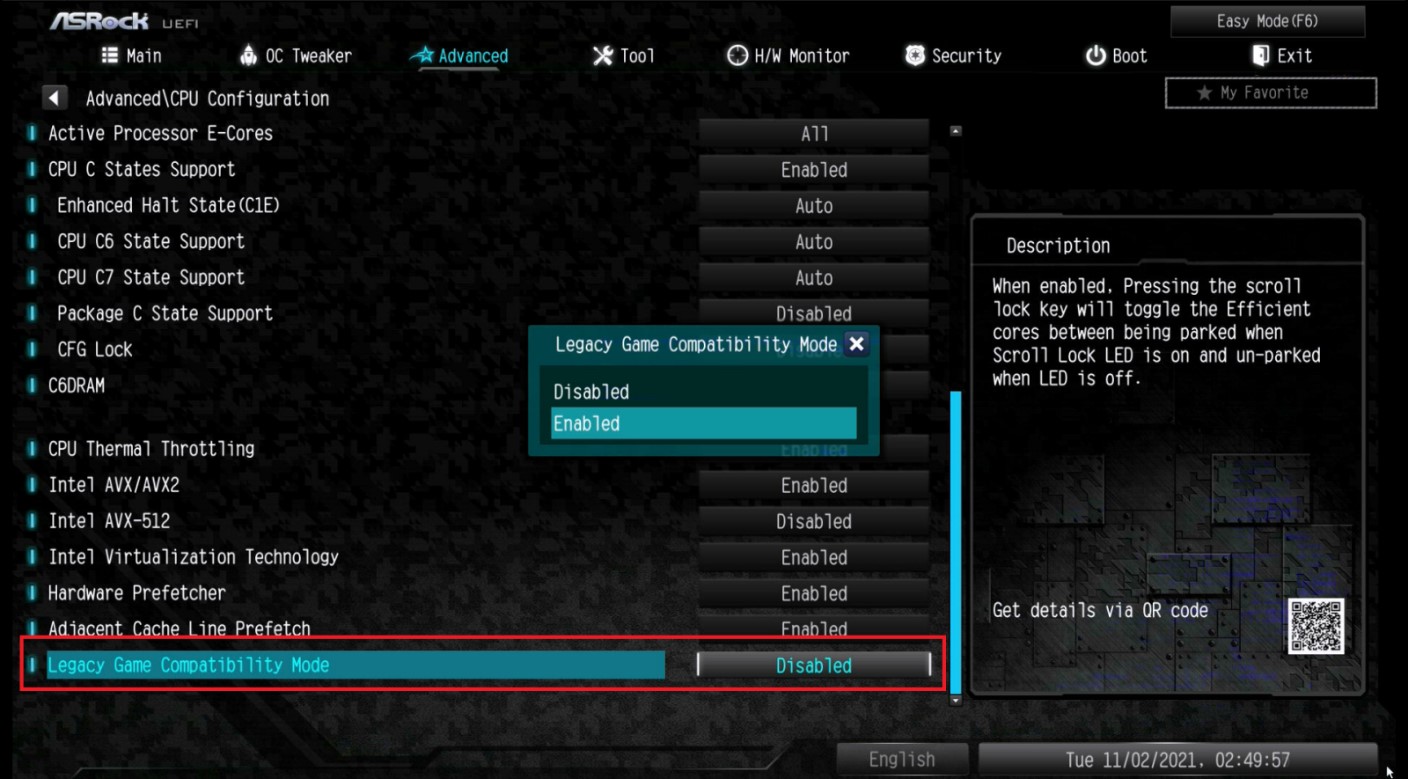Toggle CPU C States Support setting
1408x779 pixels.
(x=813, y=169)
